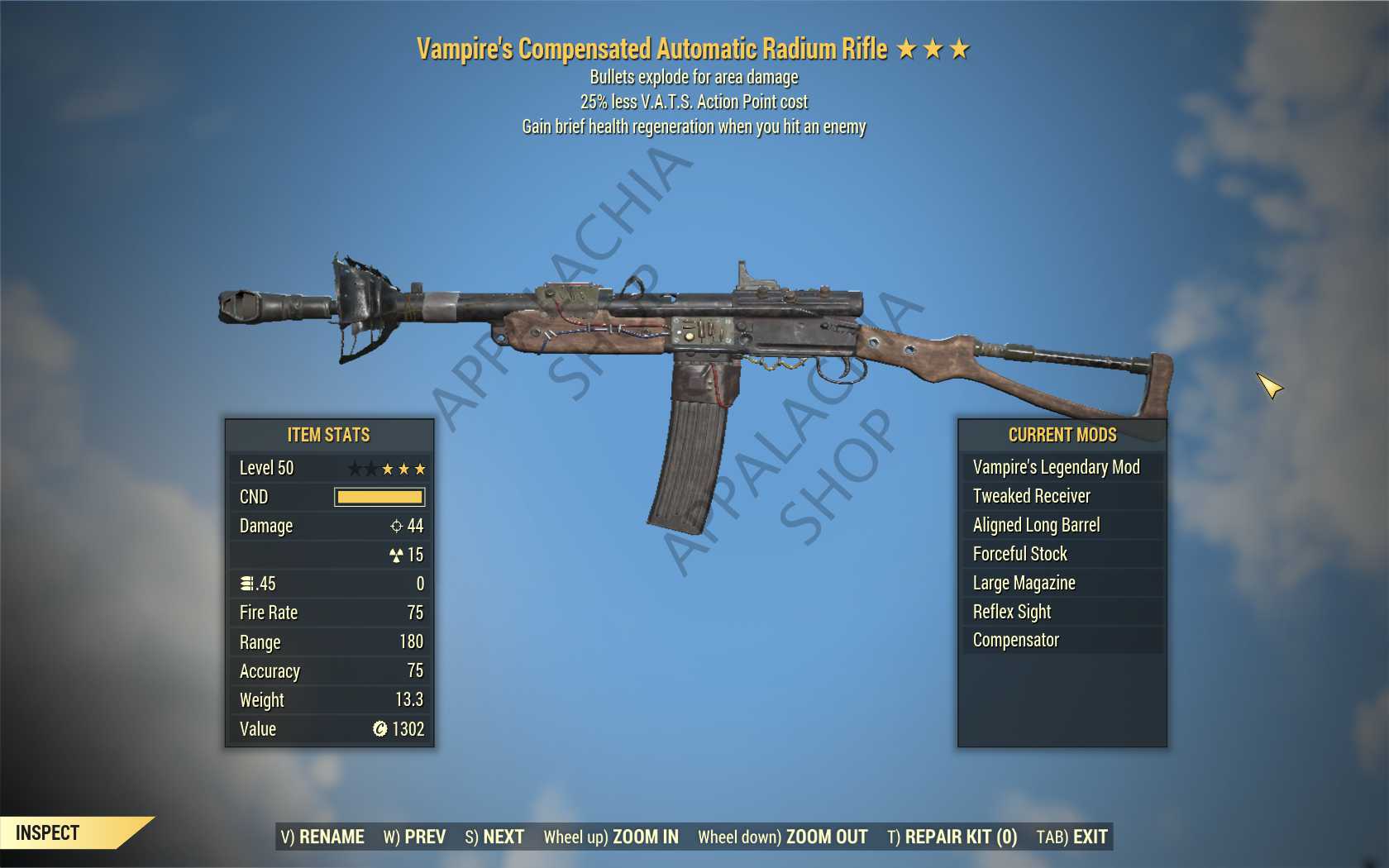Image resolution: width=1389 pixels, height=868 pixels.
Task: Click the ITEM STATS panel header
Action: click(329, 435)
